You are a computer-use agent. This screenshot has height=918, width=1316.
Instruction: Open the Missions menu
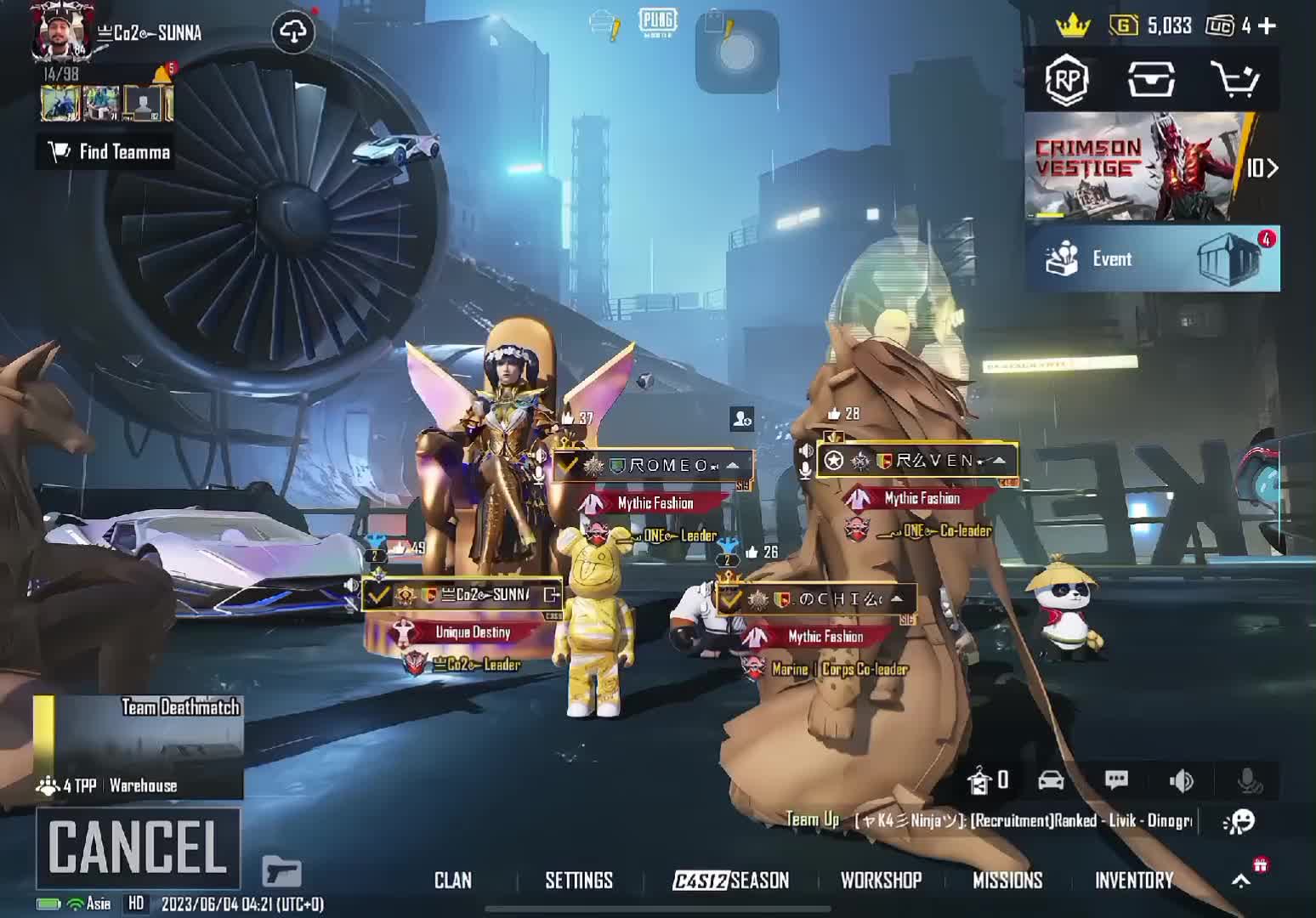(x=1007, y=881)
